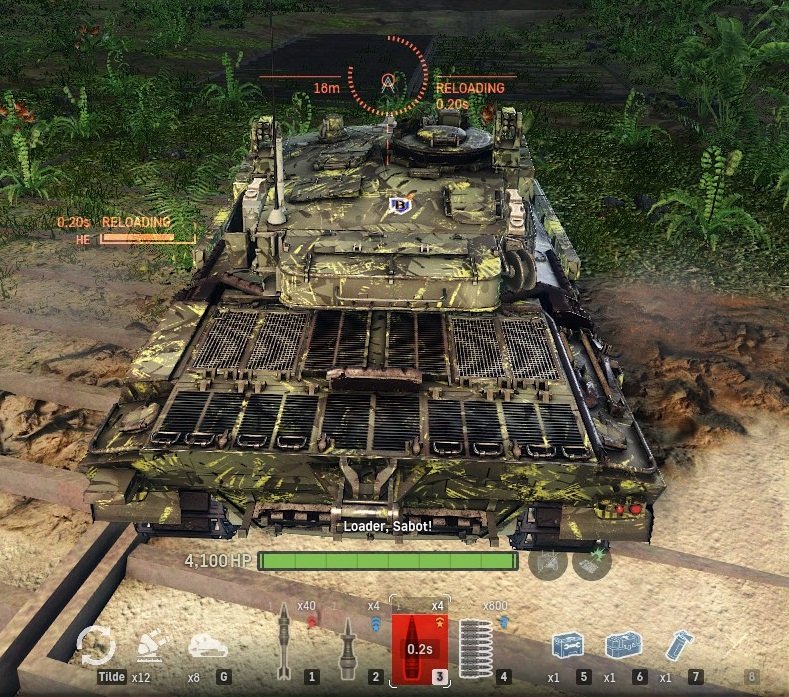Click the circular arrows icon above Tilde
This screenshot has height=697, width=789.
coord(97,644)
